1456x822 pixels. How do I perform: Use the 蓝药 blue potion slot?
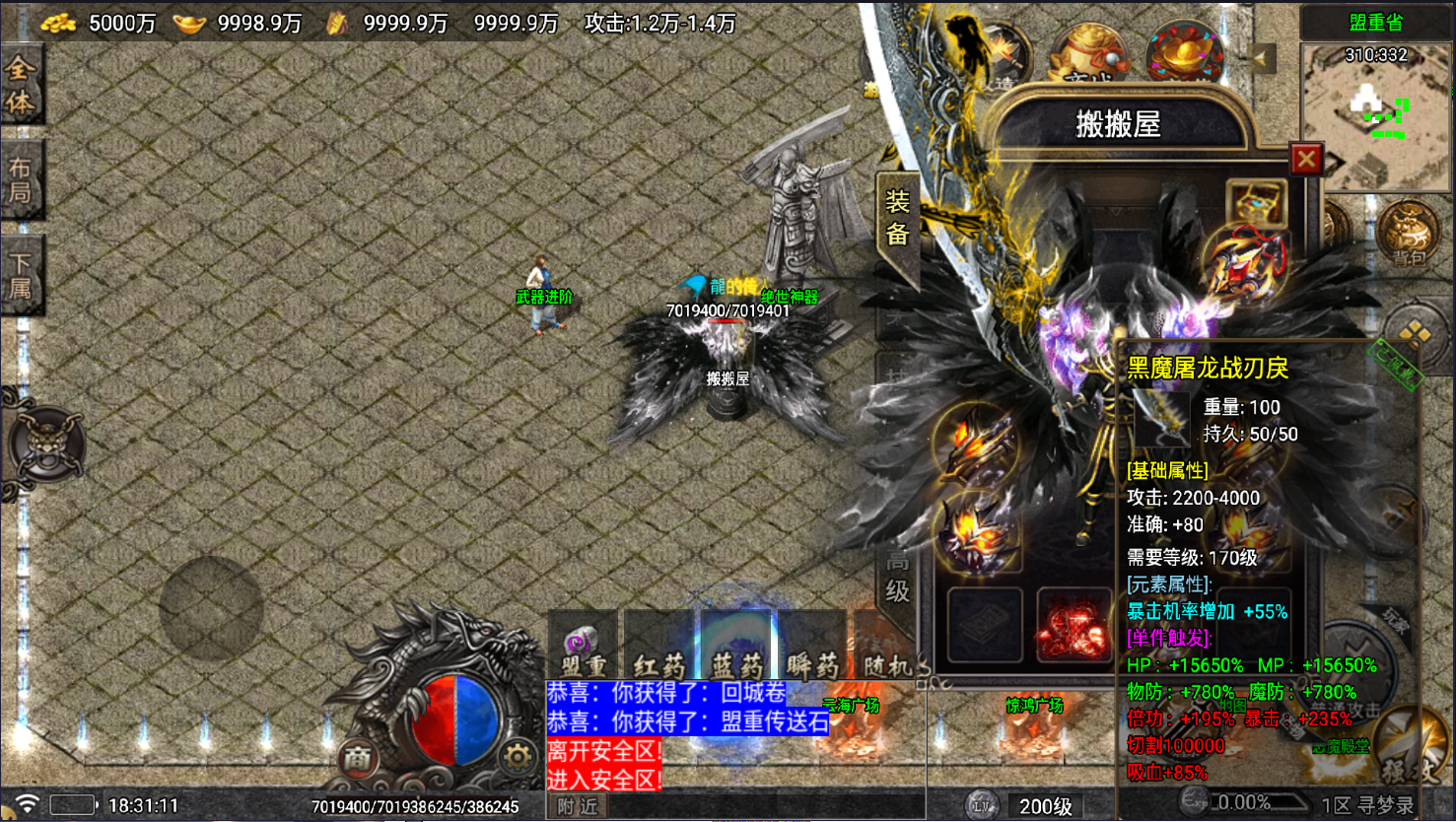(x=736, y=651)
